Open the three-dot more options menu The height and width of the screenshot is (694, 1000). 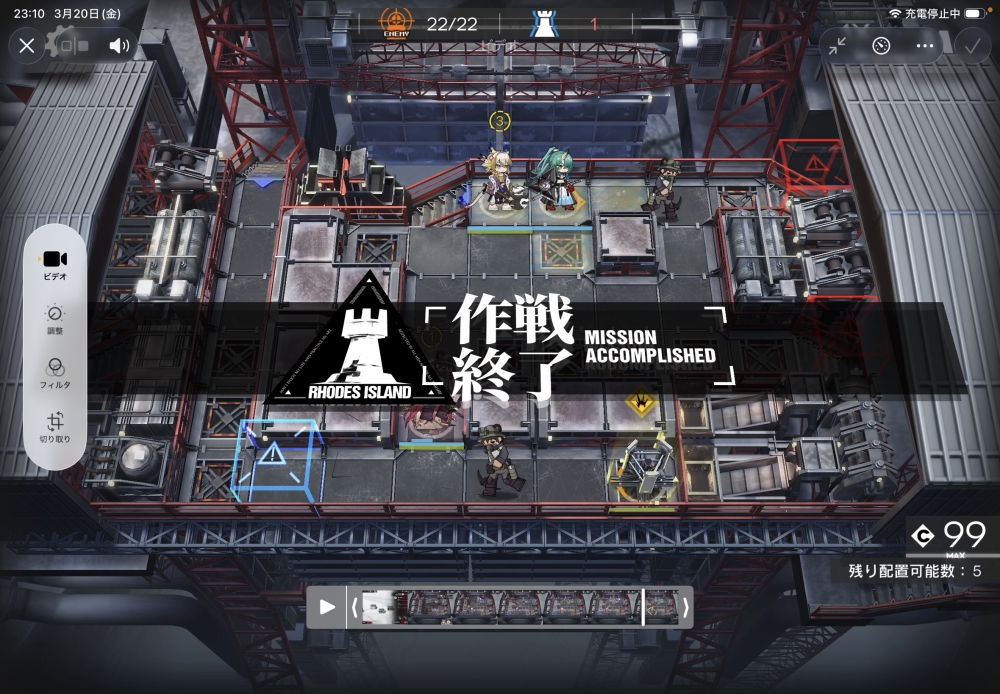click(x=925, y=45)
